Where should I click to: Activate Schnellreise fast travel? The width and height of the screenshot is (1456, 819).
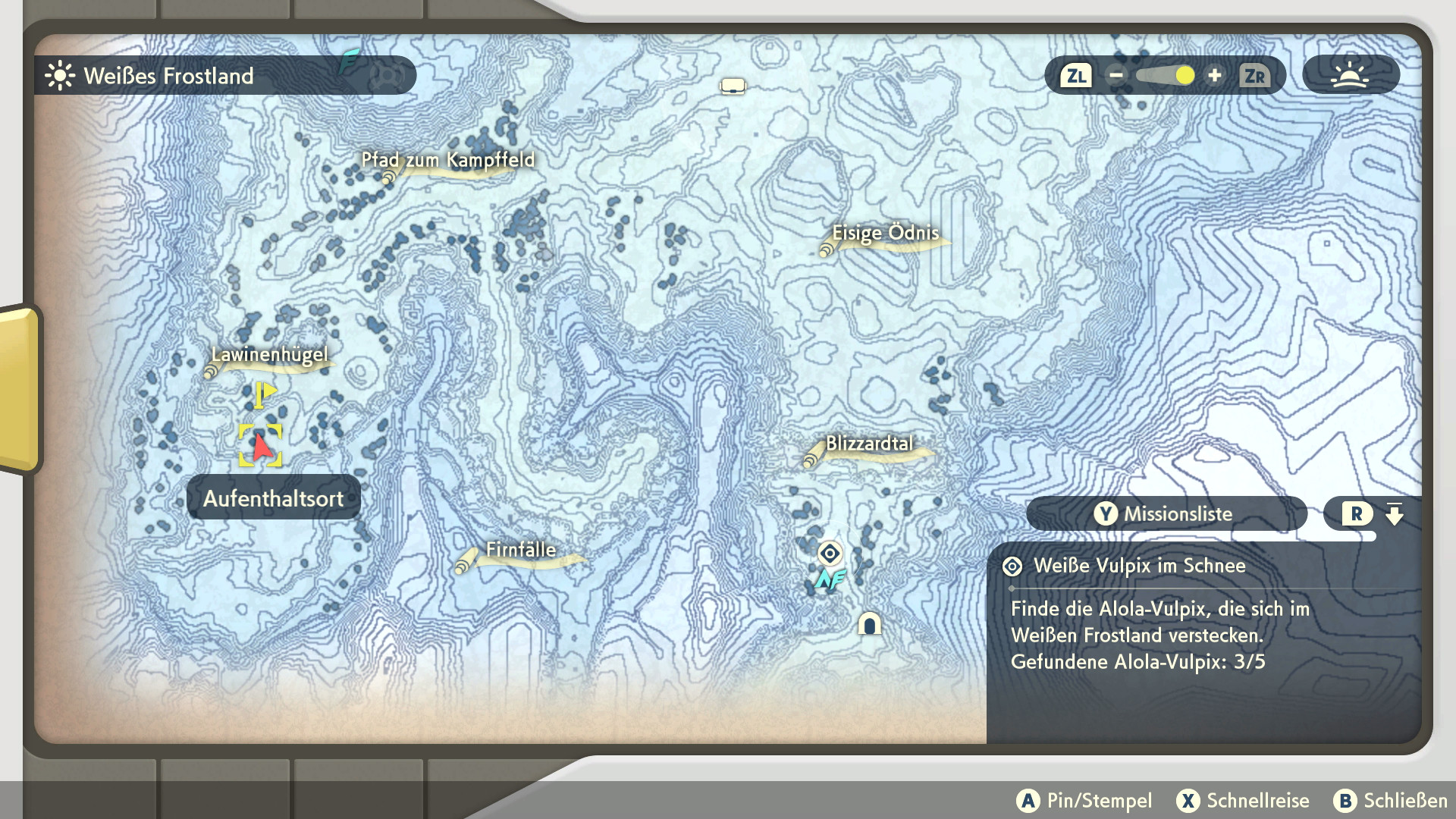pos(1243,801)
